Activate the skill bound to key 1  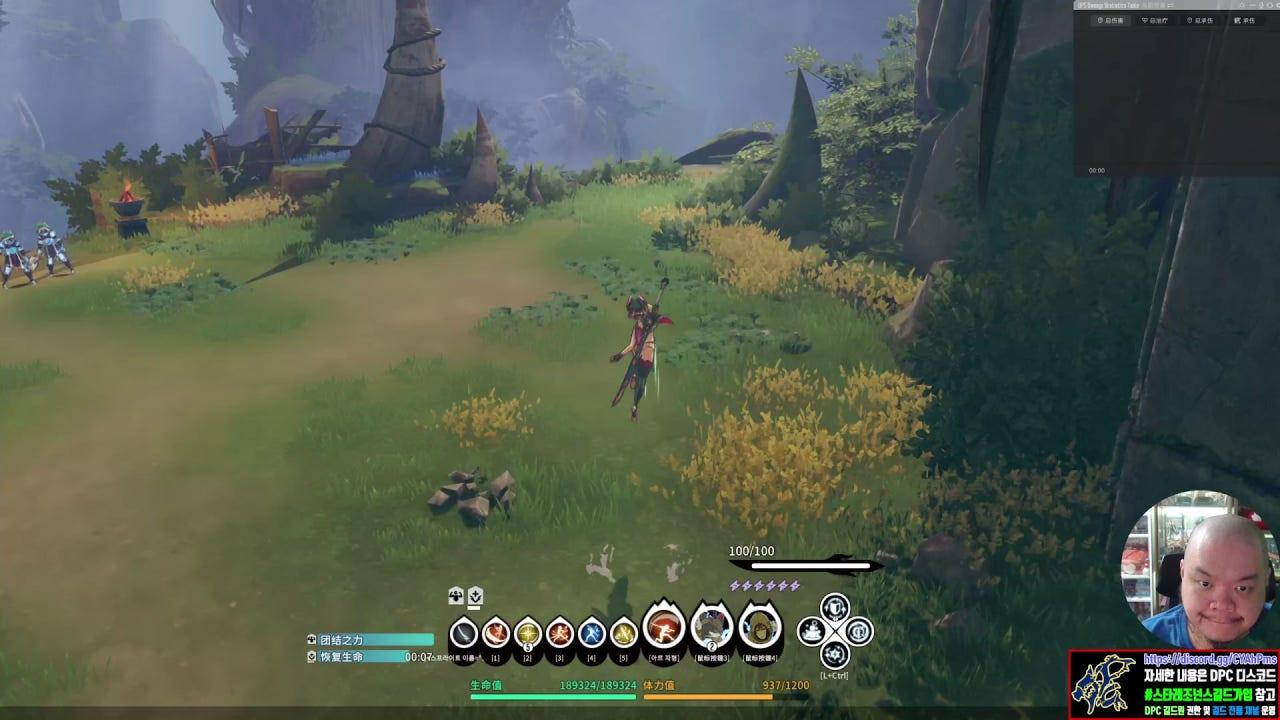pyautogui.click(x=495, y=633)
